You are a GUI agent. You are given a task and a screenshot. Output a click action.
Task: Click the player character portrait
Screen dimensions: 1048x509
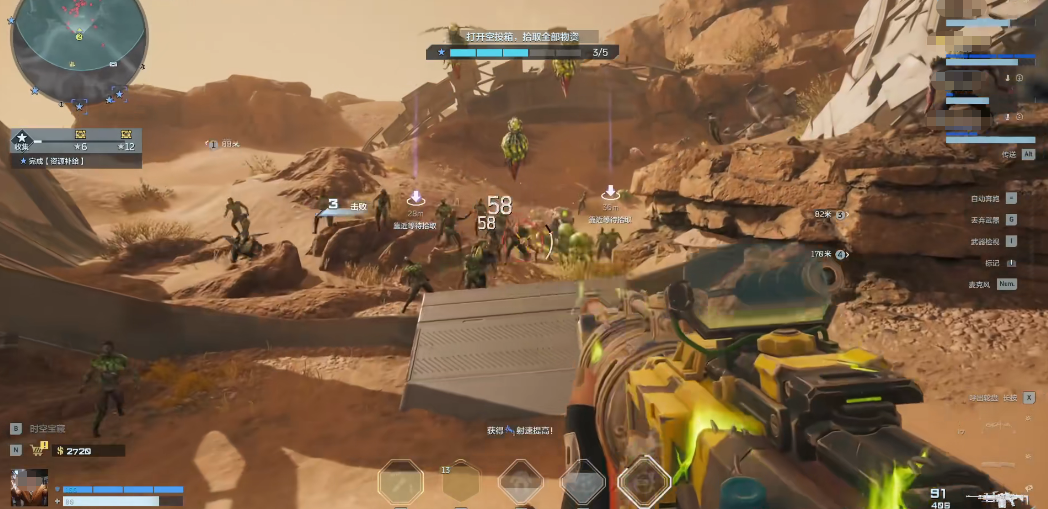coord(29,488)
